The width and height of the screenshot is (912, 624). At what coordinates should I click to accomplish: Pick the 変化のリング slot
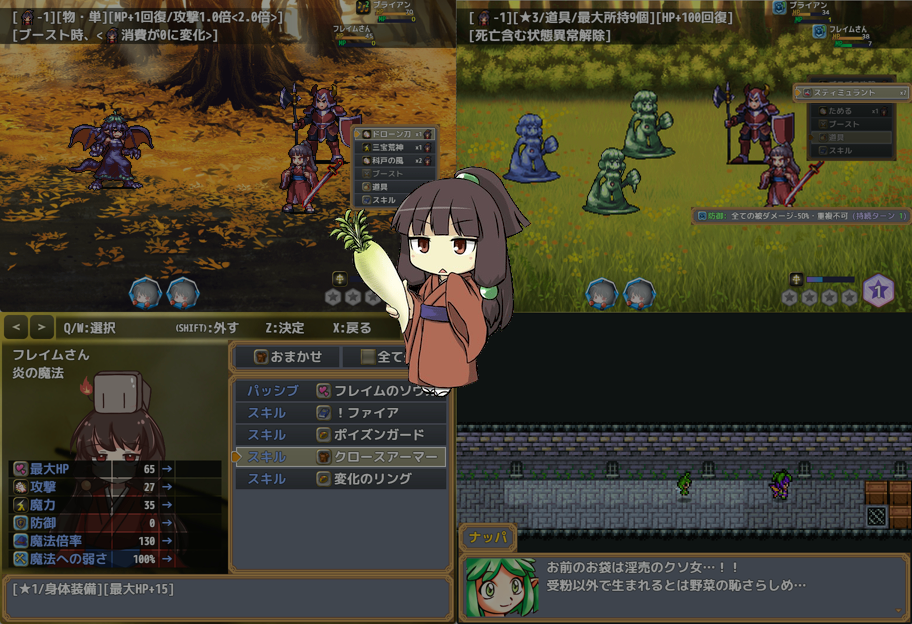(x=340, y=479)
